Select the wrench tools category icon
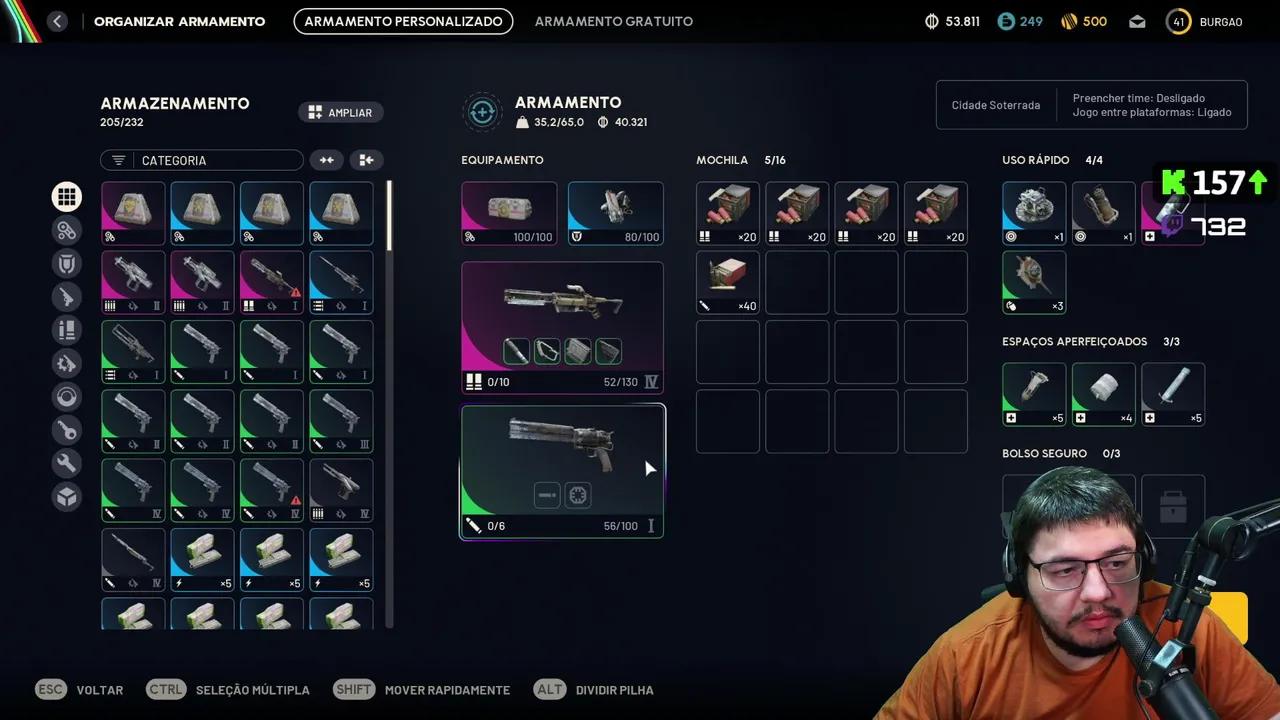 tap(67, 463)
